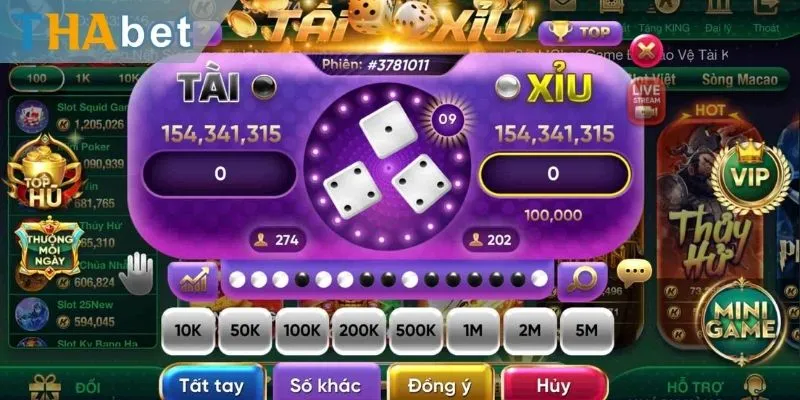Cancel the bet with Hủy
Screen dimensions: 800x400
tap(551, 383)
